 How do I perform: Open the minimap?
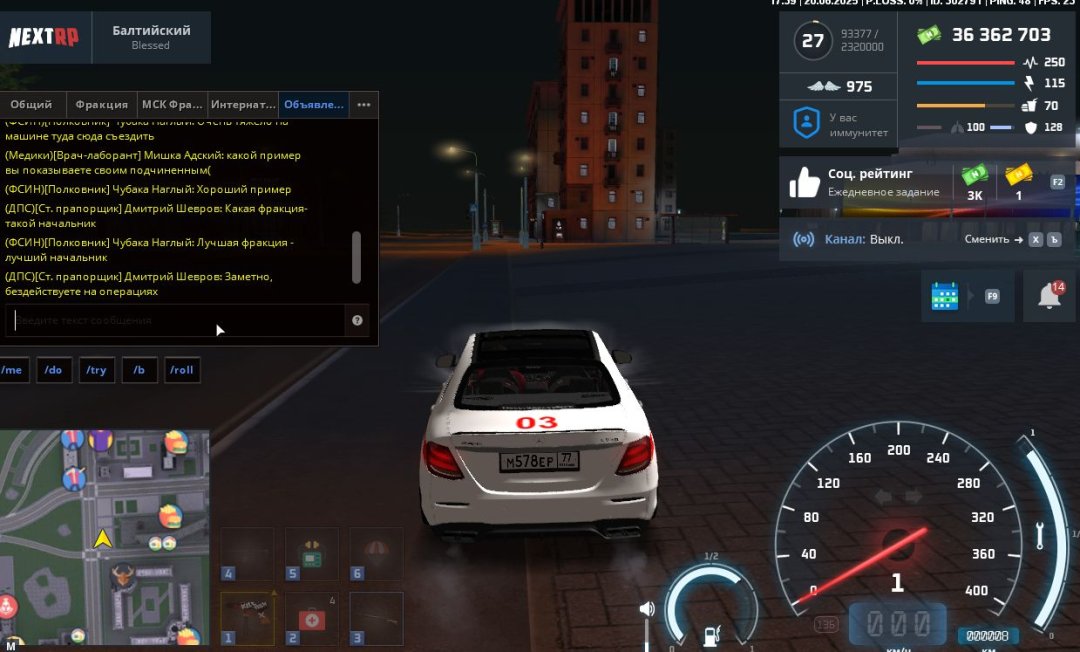point(104,539)
